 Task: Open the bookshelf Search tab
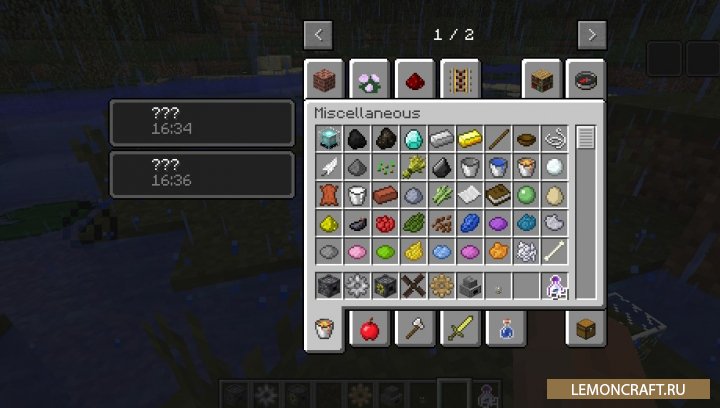click(541, 78)
